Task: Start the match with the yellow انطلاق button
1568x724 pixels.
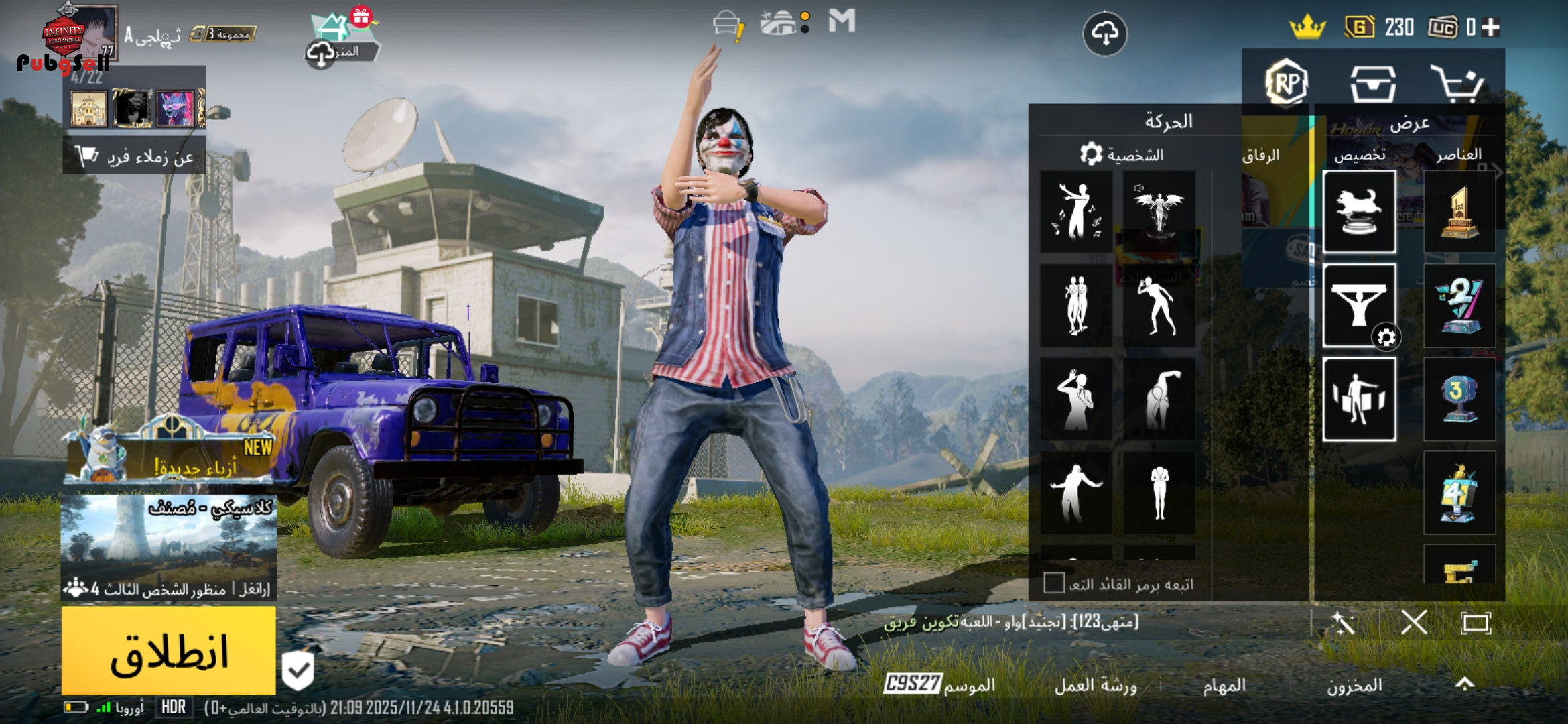Action: 168,650
